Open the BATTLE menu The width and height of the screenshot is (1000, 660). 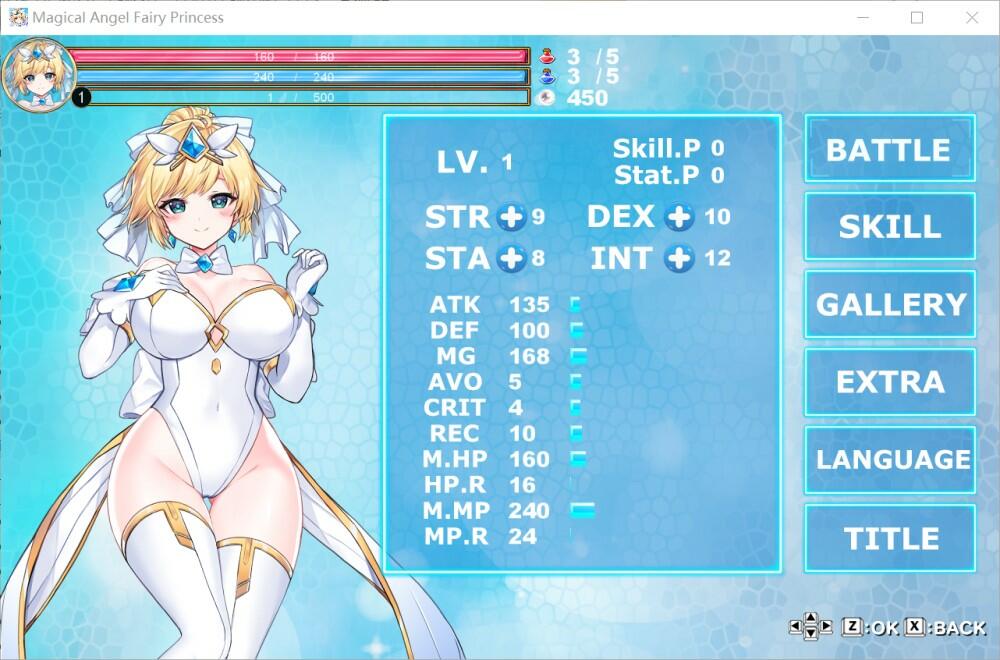pos(889,149)
